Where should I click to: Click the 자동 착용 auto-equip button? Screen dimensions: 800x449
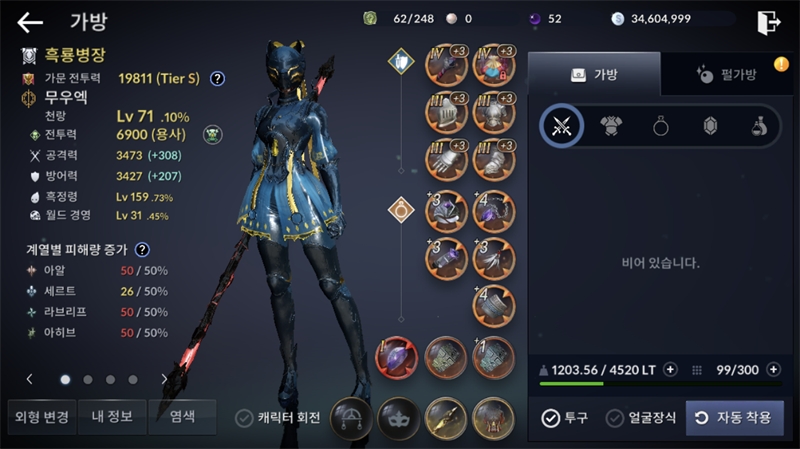pyautogui.click(x=735, y=417)
